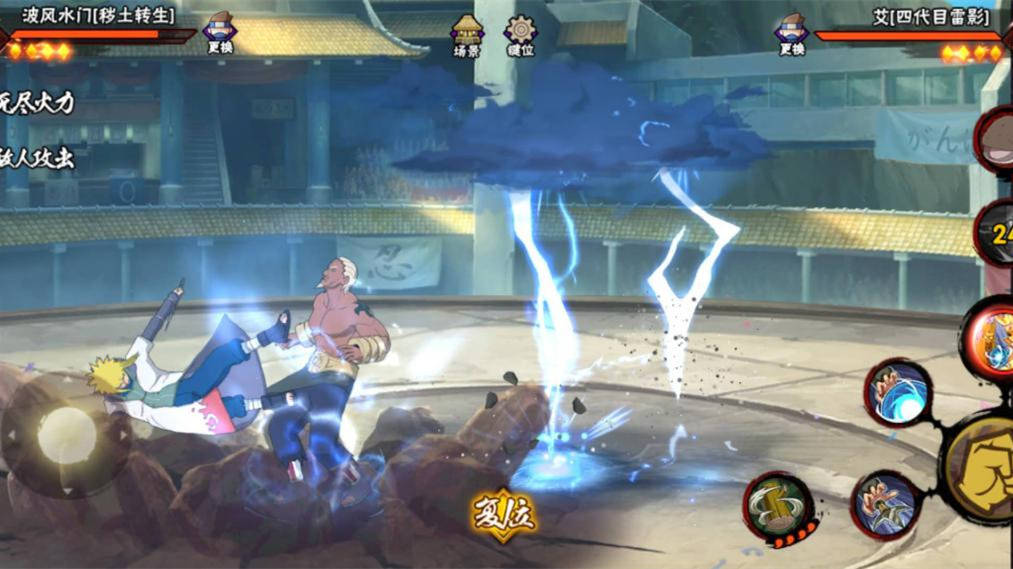The image size is (1013, 569).
Task: Activate the blue Rasengan skill
Action: 897,393
